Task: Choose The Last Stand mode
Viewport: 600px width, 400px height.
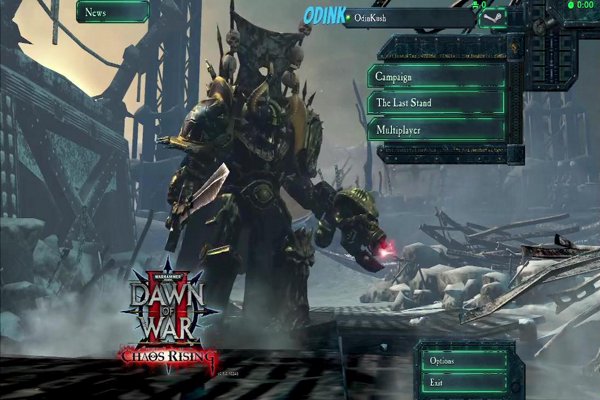Action: pos(435,103)
